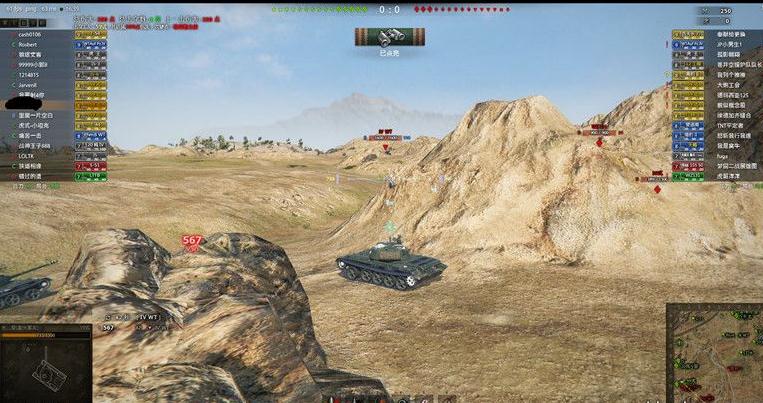The image size is (763, 403).
Task: Select player 1214815 in team list
Action: [x=28, y=75]
